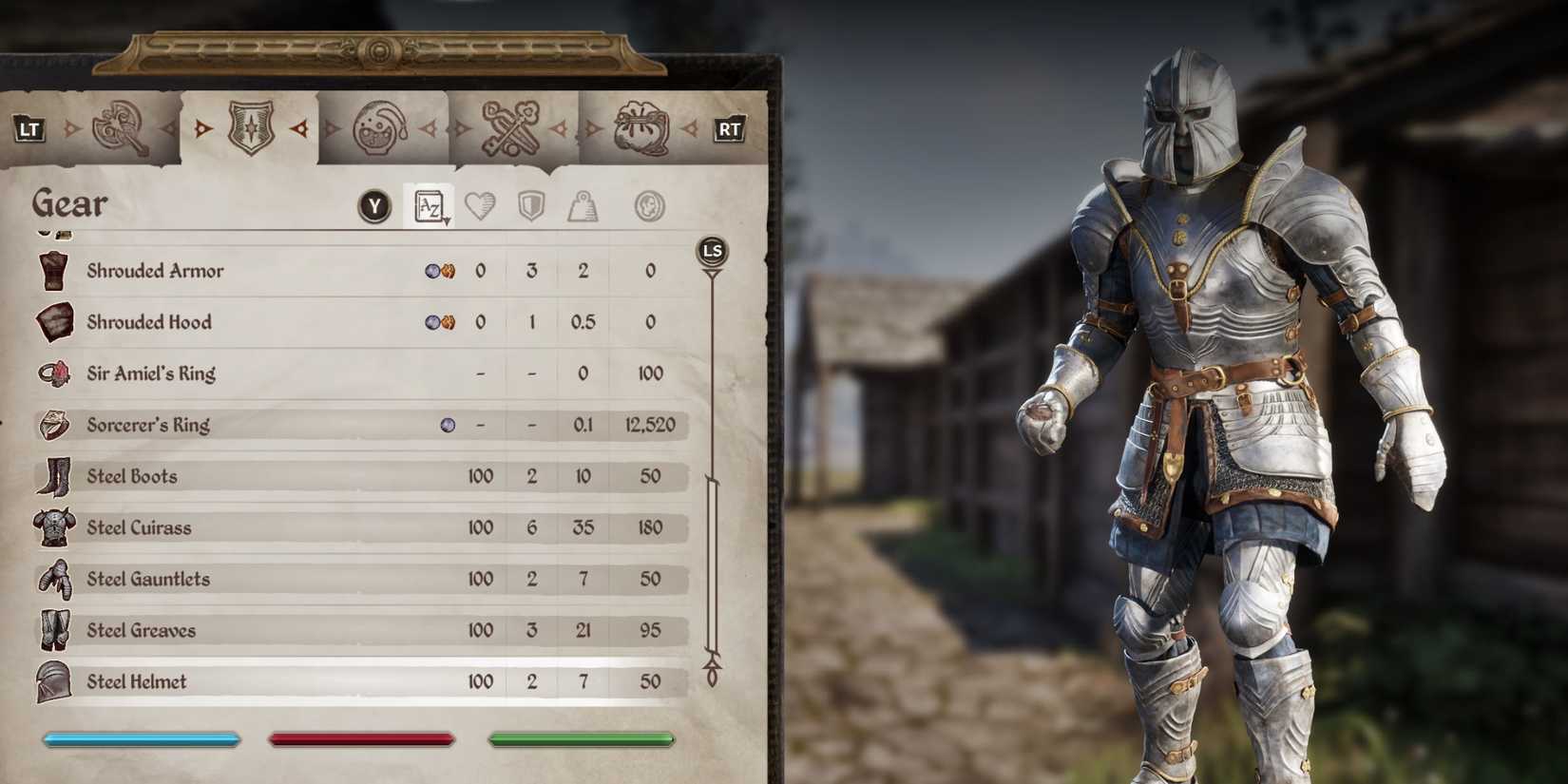Sort items by the shield defense icon
This screenshot has width=1568, height=784.
532,205
